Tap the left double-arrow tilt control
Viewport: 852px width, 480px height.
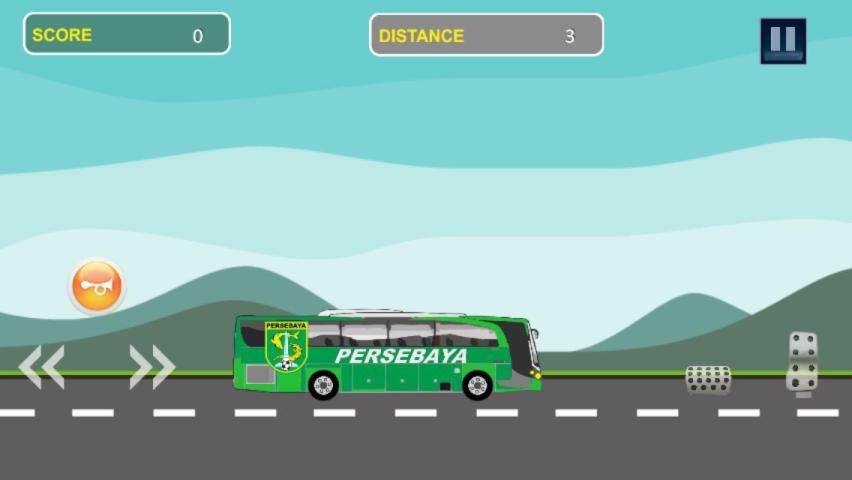click(42, 367)
